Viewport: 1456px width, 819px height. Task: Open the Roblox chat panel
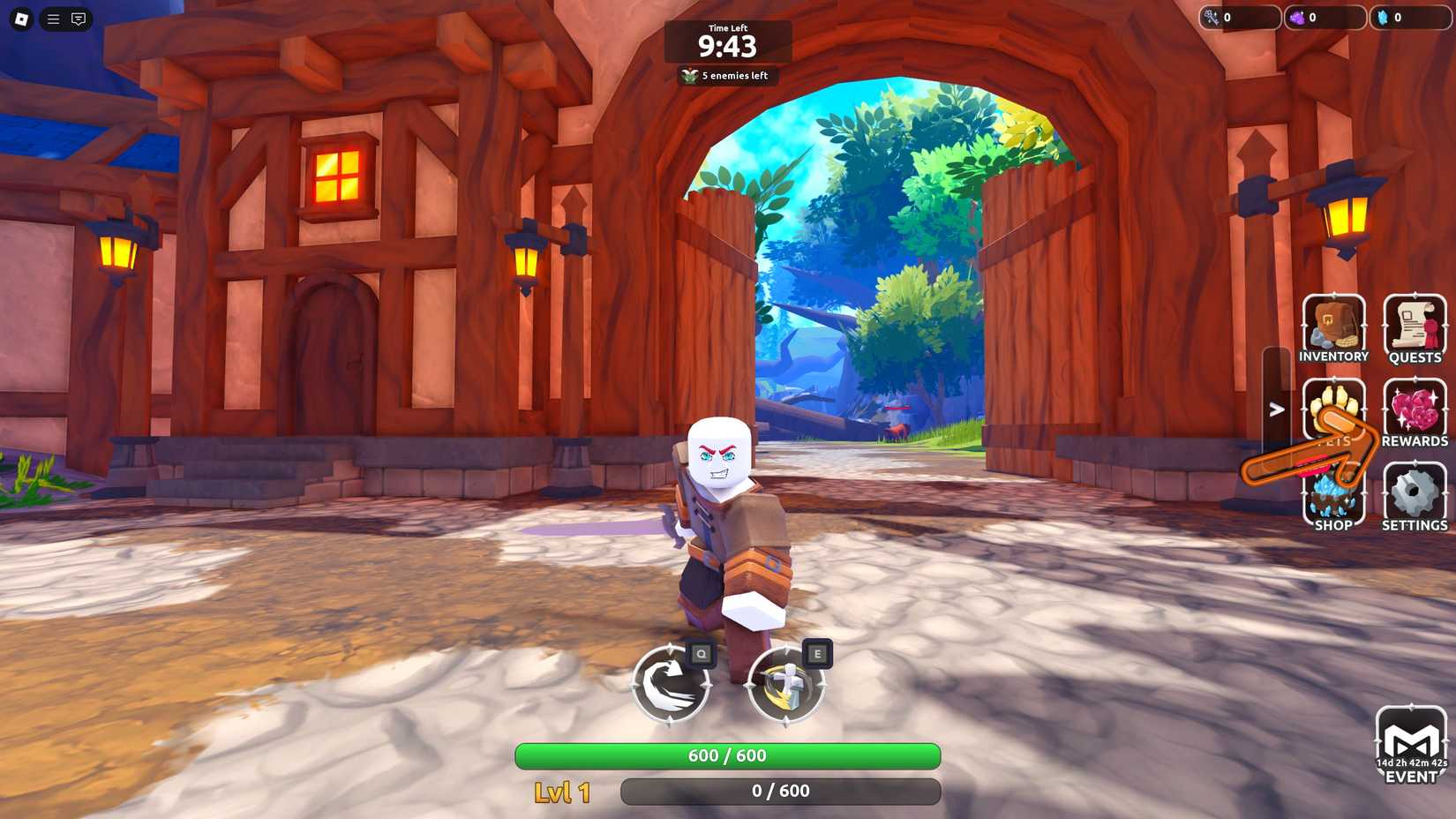(80, 19)
